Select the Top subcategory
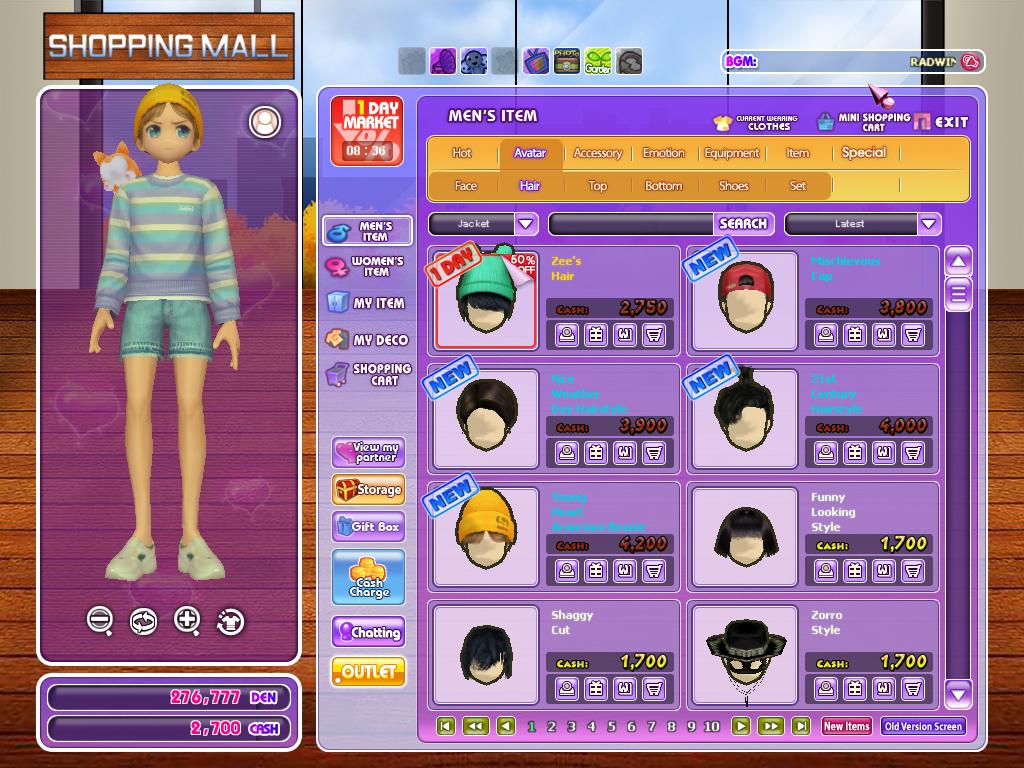 tap(598, 186)
